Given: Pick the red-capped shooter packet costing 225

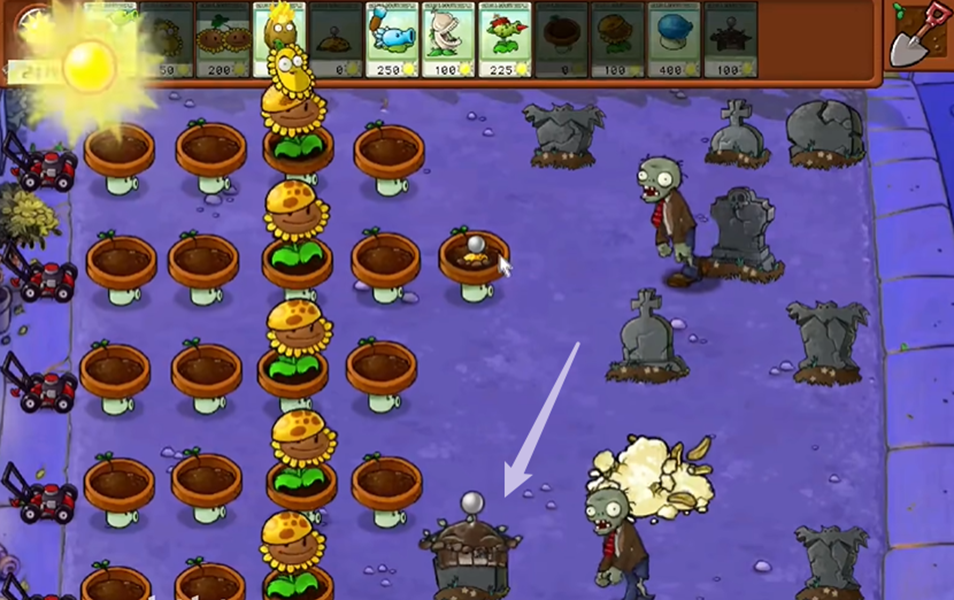Looking at the screenshot, I should pos(504,40).
